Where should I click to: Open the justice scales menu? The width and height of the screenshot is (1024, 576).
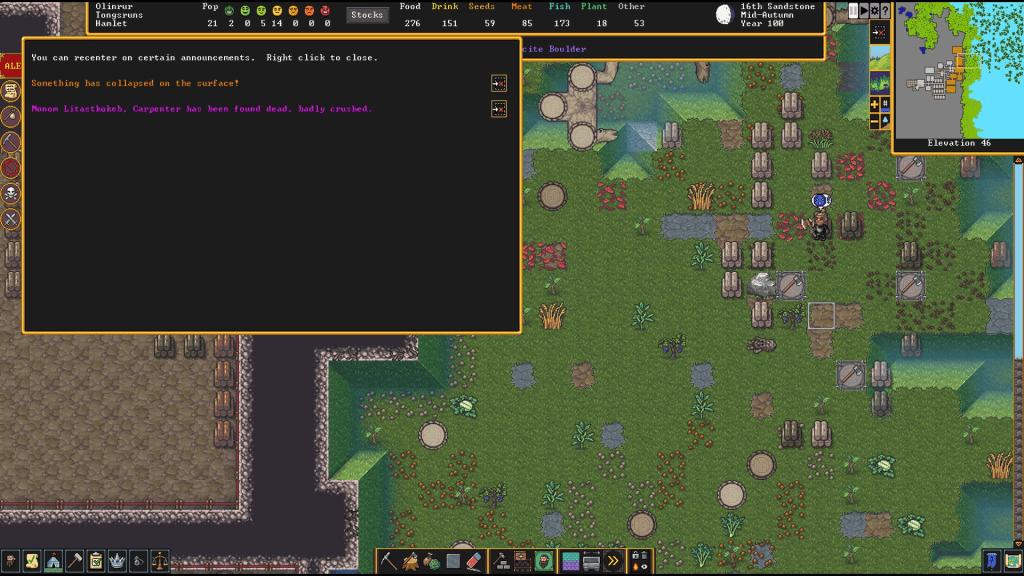pos(160,561)
